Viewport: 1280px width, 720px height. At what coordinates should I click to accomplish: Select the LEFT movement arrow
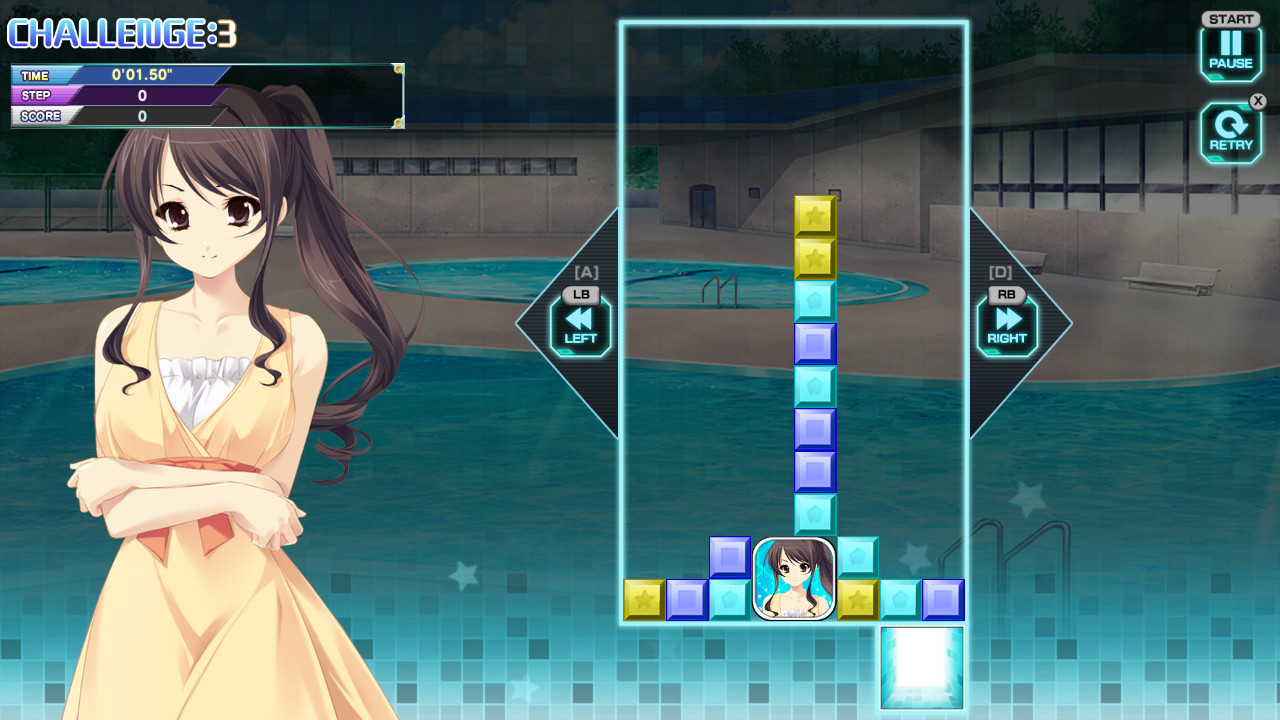[578, 324]
